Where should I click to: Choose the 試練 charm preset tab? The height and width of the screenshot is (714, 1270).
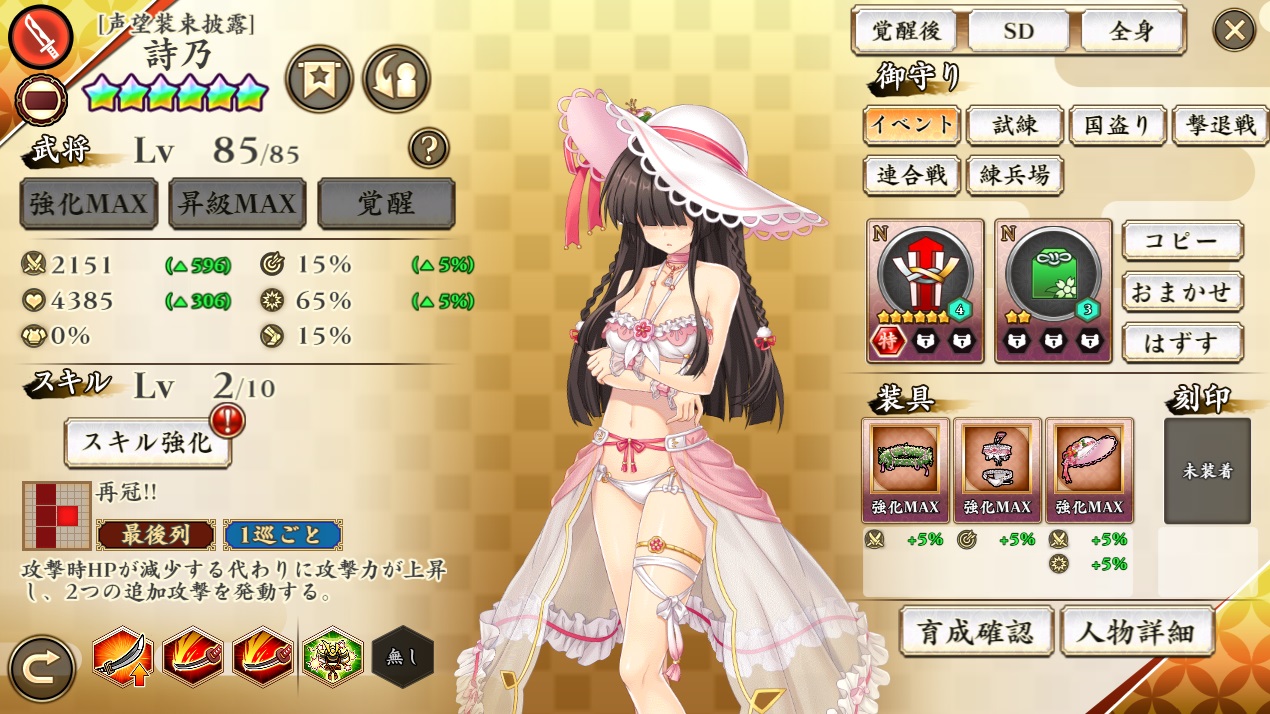pyautogui.click(x=1014, y=125)
